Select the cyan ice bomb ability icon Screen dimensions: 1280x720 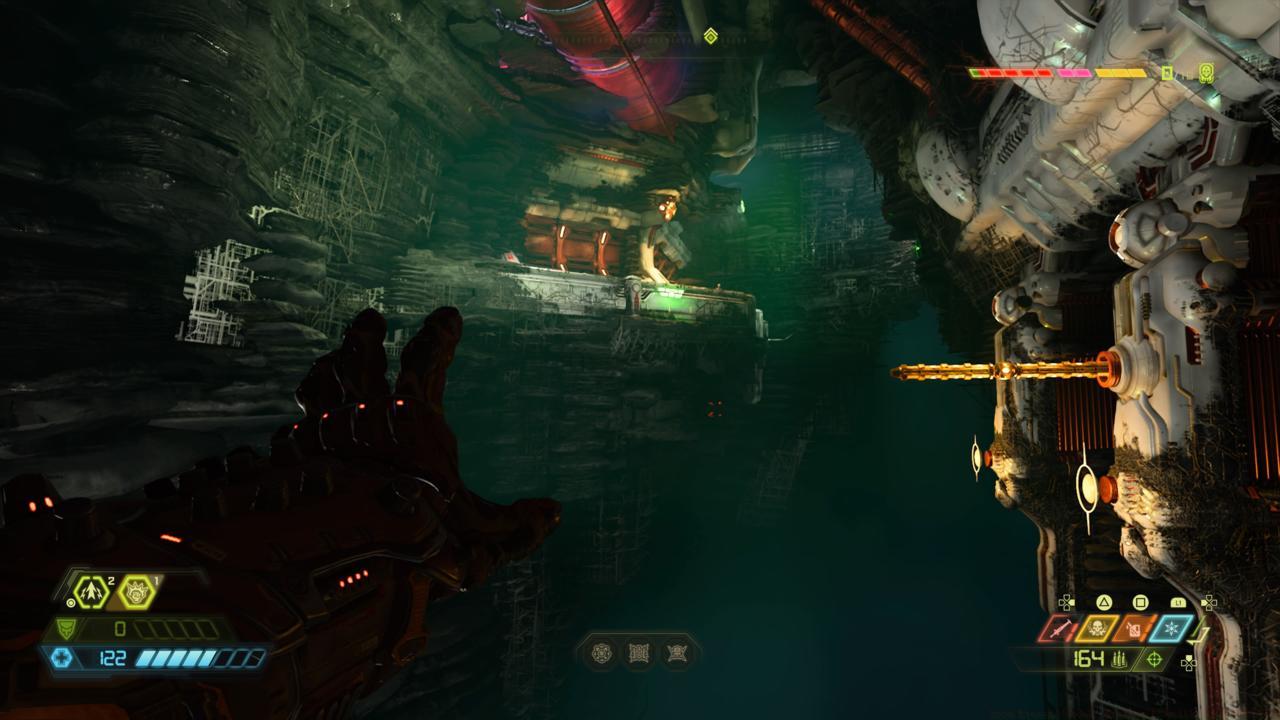point(1171,627)
